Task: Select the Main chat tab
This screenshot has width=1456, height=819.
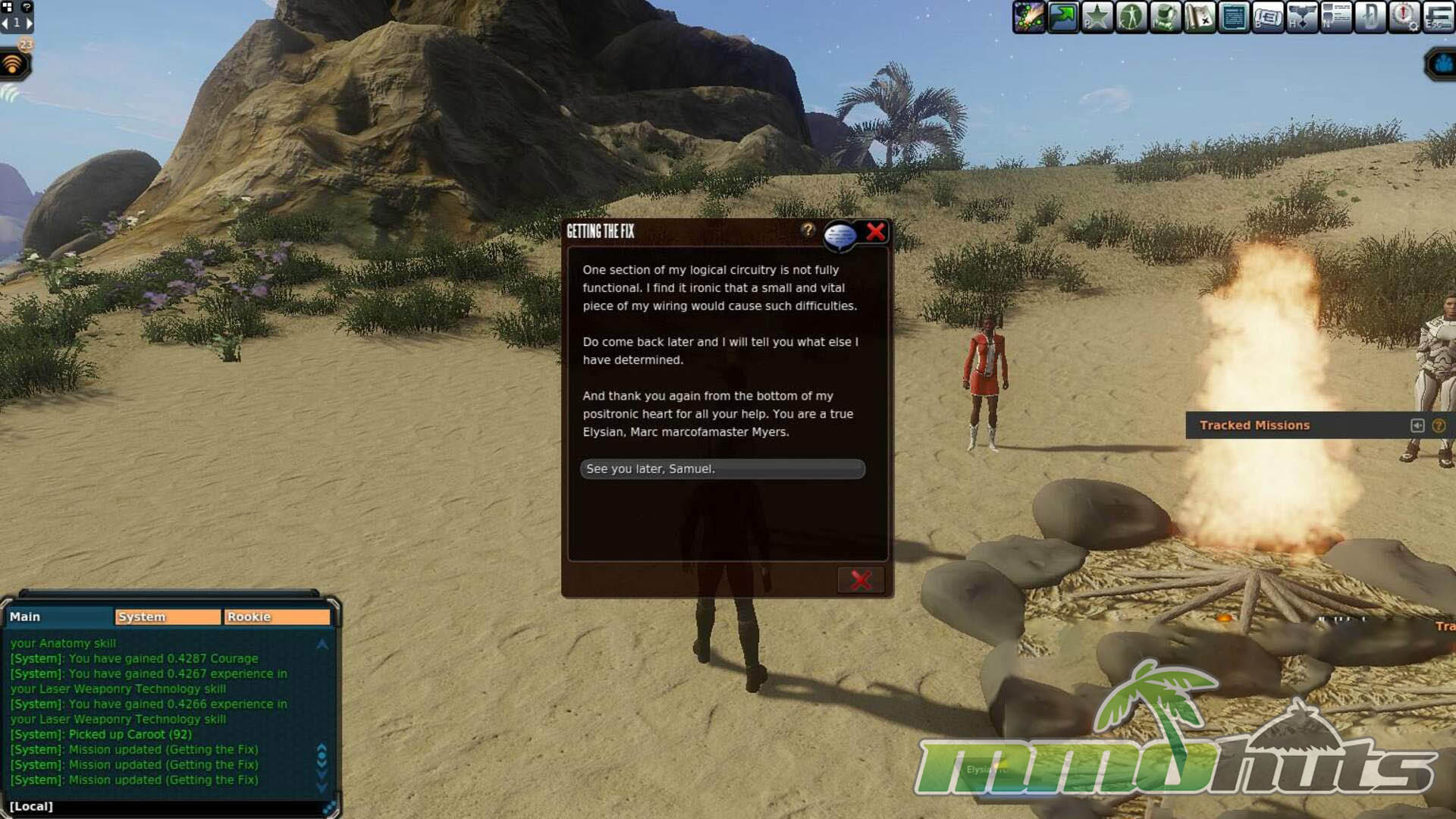Action: pyautogui.click(x=59, y=617)
